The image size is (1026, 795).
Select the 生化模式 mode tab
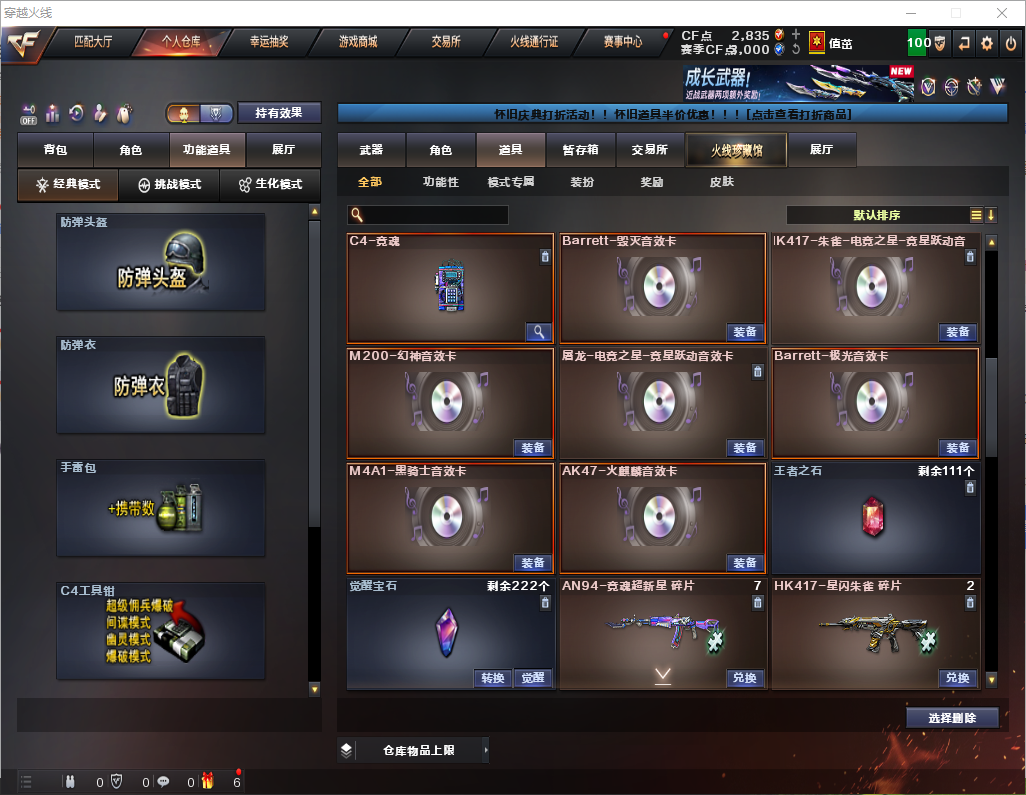(270, 185)
